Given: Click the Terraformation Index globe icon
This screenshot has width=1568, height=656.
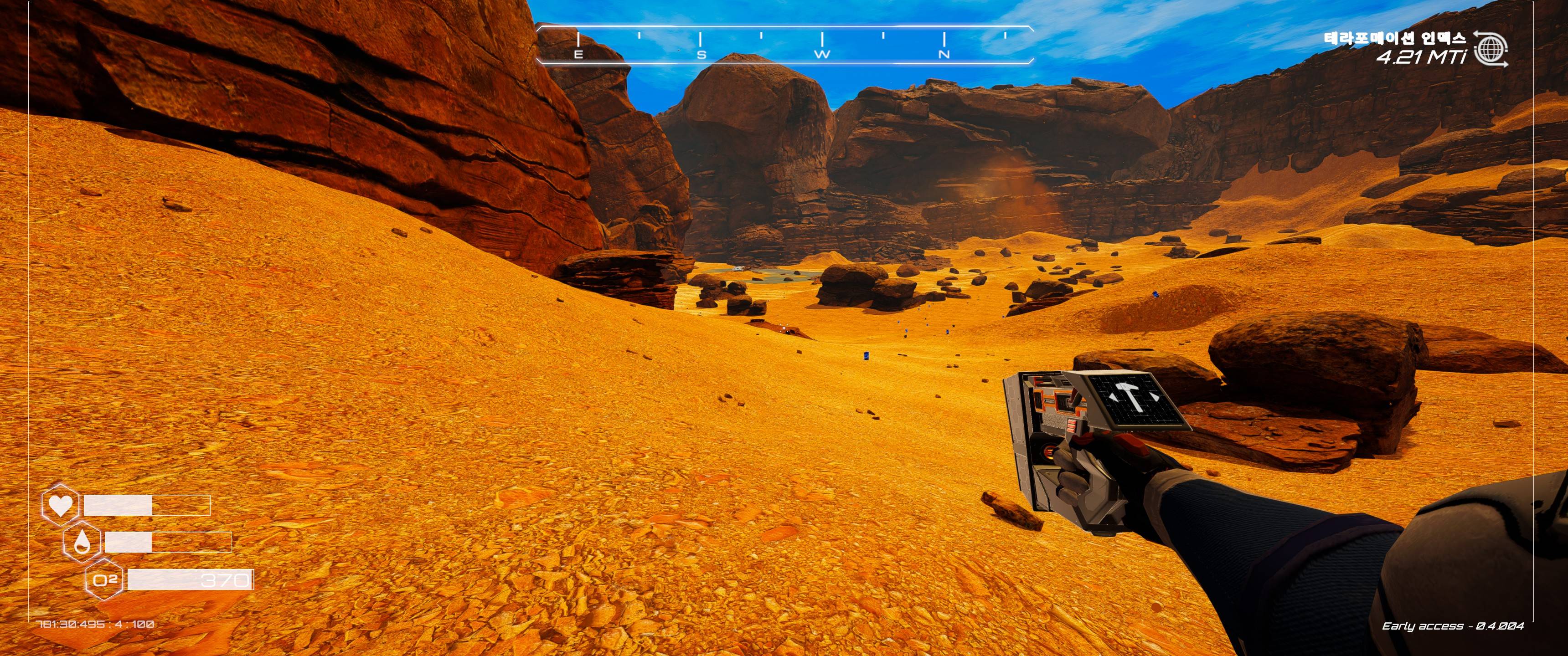Looking at the screenshot, I should point(1490,49).
